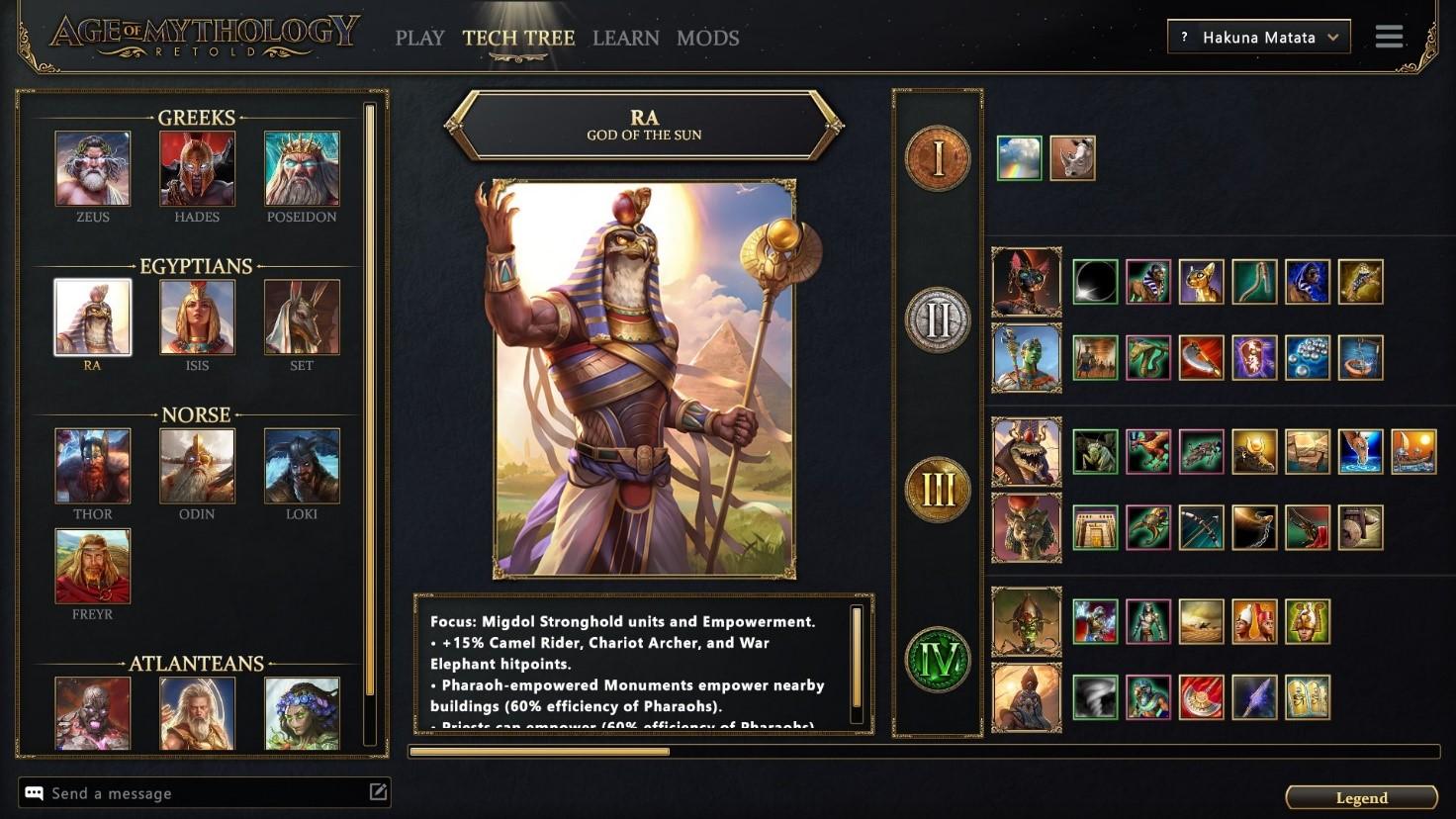Select the Freyr god portrait

(93, 566)
